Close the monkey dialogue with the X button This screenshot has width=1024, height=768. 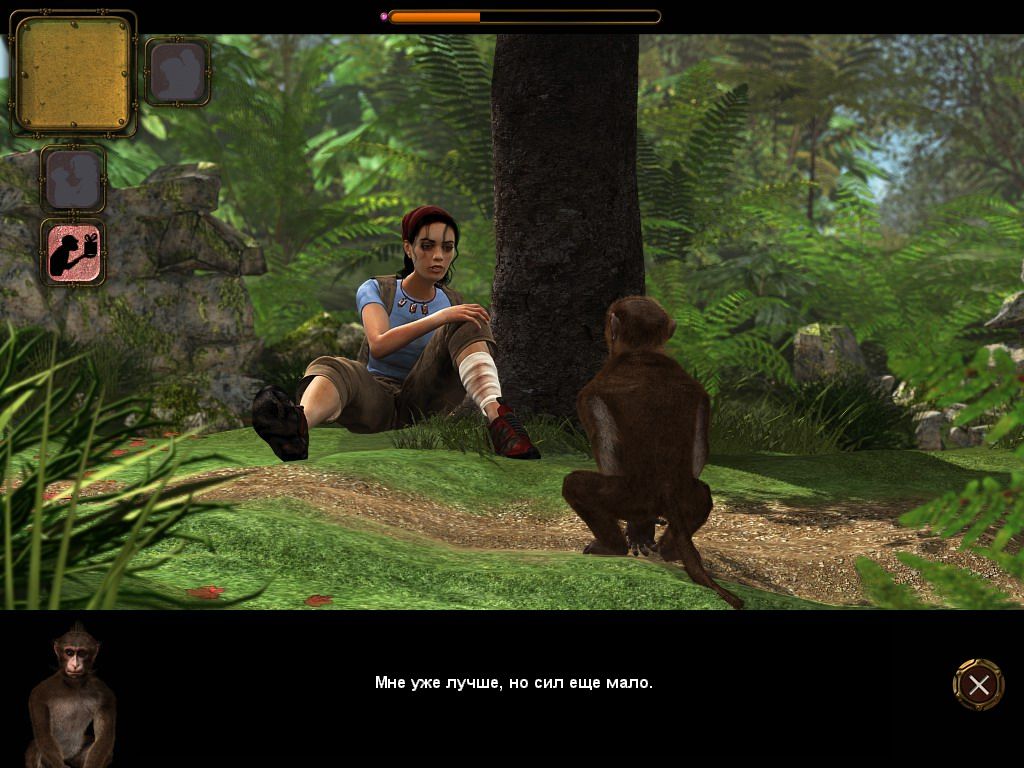978,684
